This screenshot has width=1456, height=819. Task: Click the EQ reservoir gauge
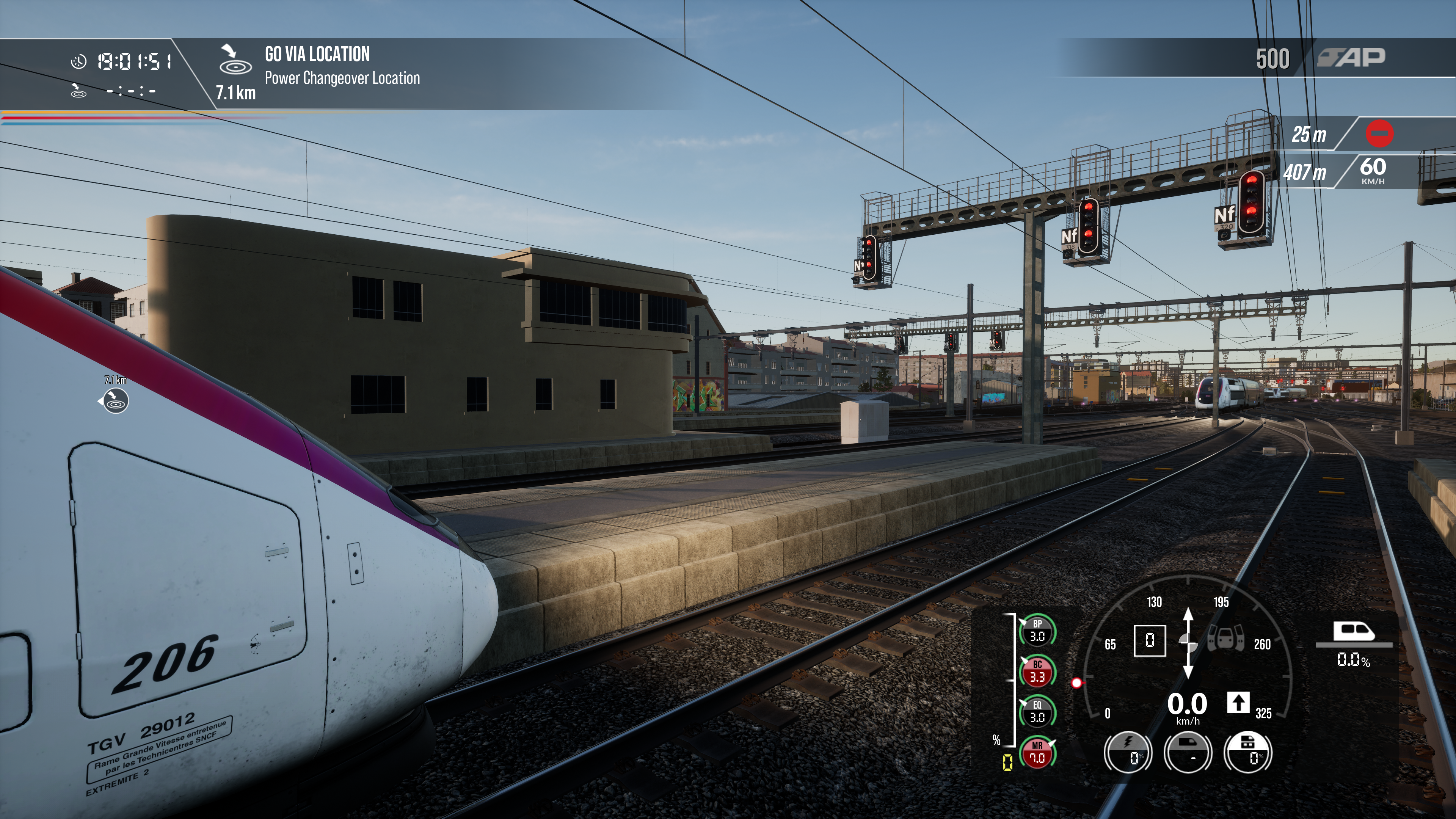[x=1037, y=712]
